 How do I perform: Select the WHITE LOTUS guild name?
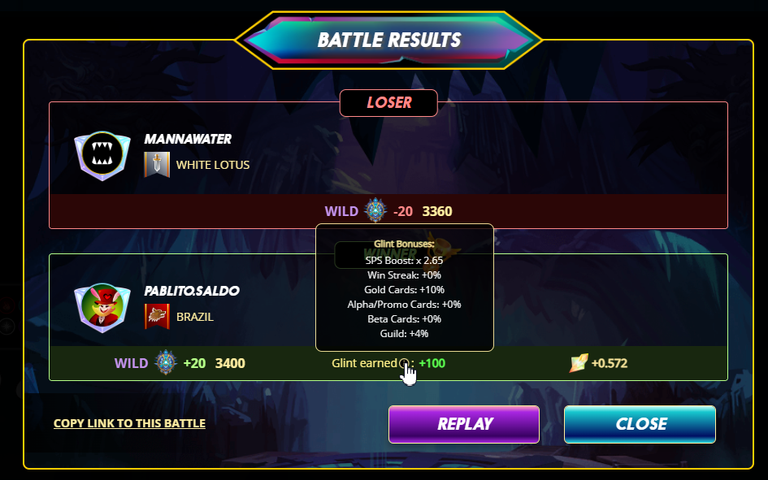(213, 165)
